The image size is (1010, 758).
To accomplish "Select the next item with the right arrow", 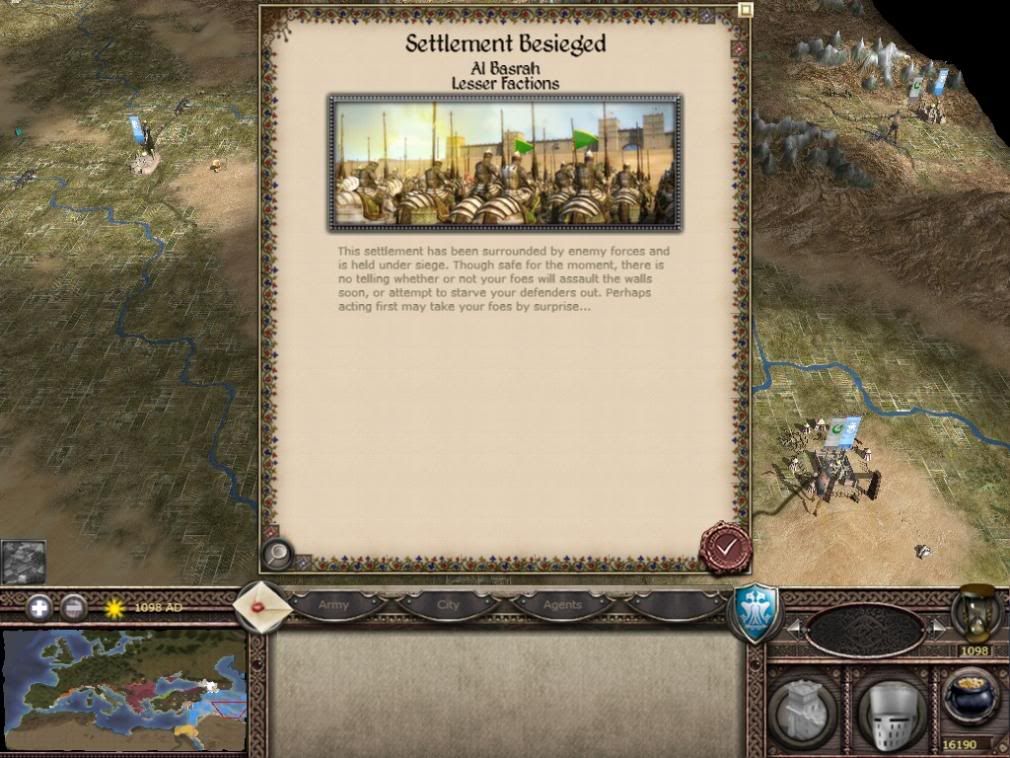I will point(936,628).
